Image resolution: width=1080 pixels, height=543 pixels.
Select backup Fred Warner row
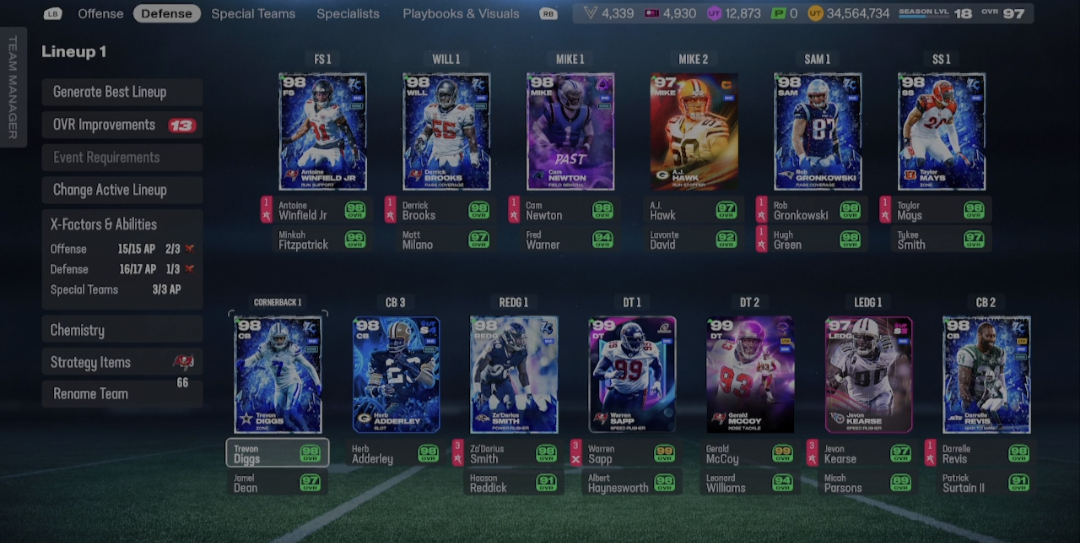[x=570, y=240]
